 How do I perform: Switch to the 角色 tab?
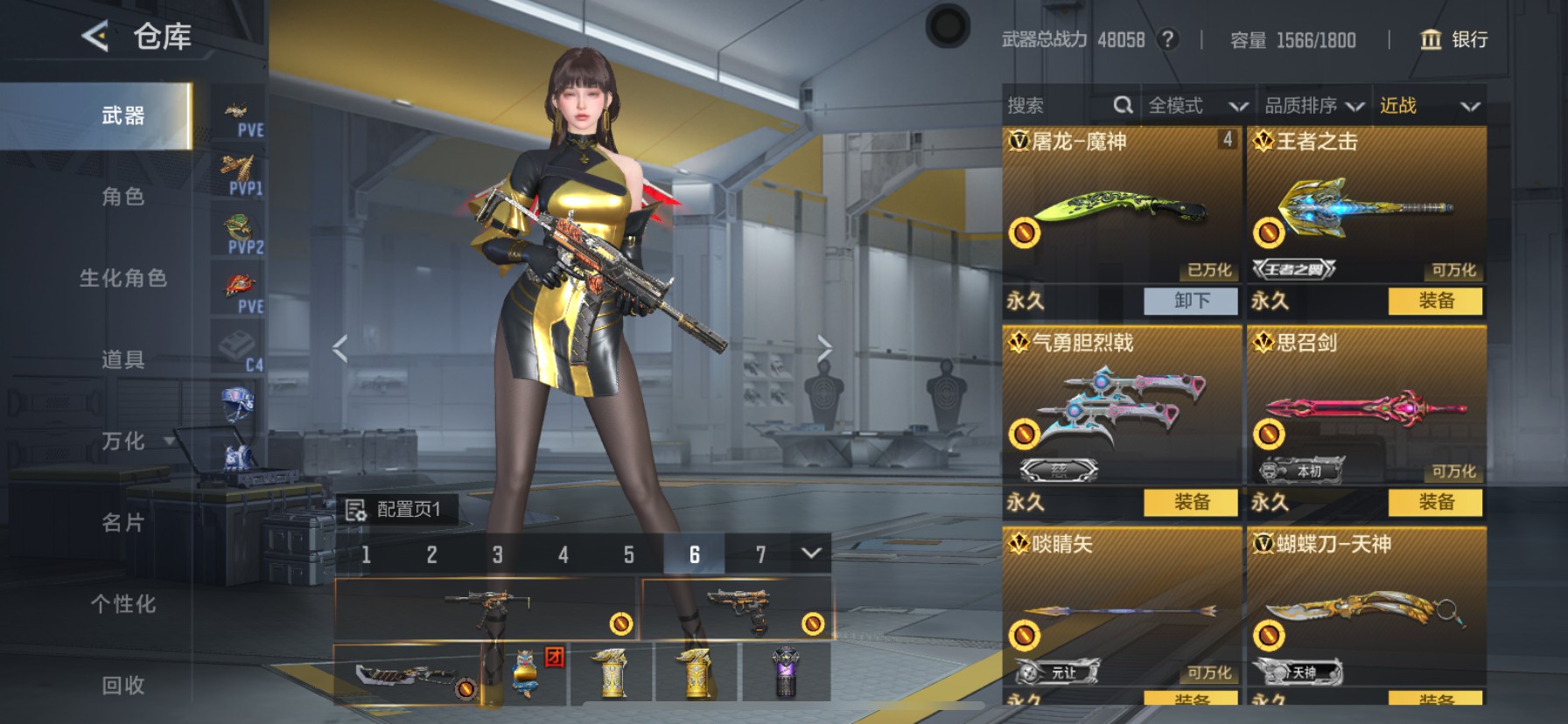pos(122,197)
